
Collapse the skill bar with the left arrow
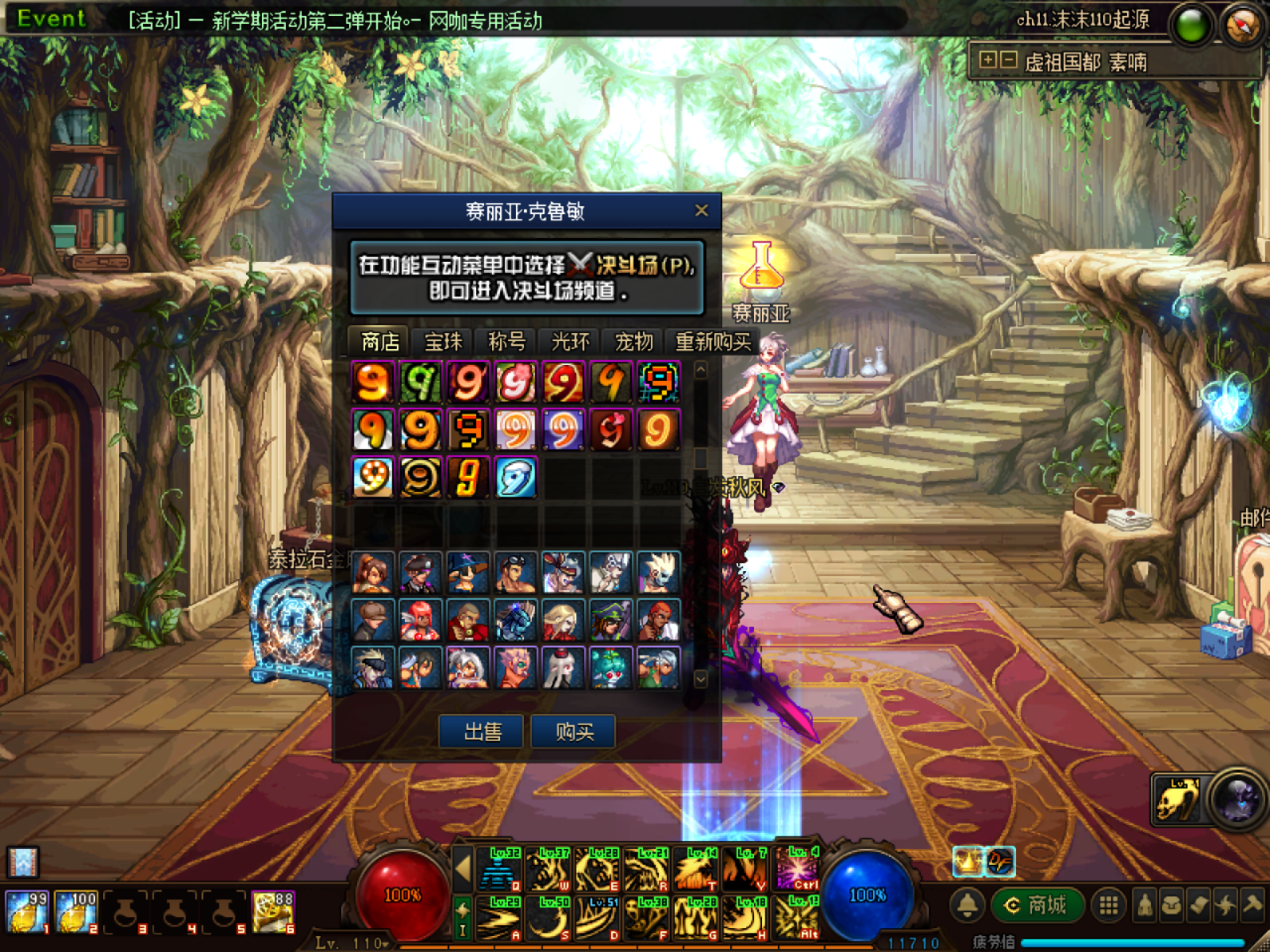pos(463,868)
